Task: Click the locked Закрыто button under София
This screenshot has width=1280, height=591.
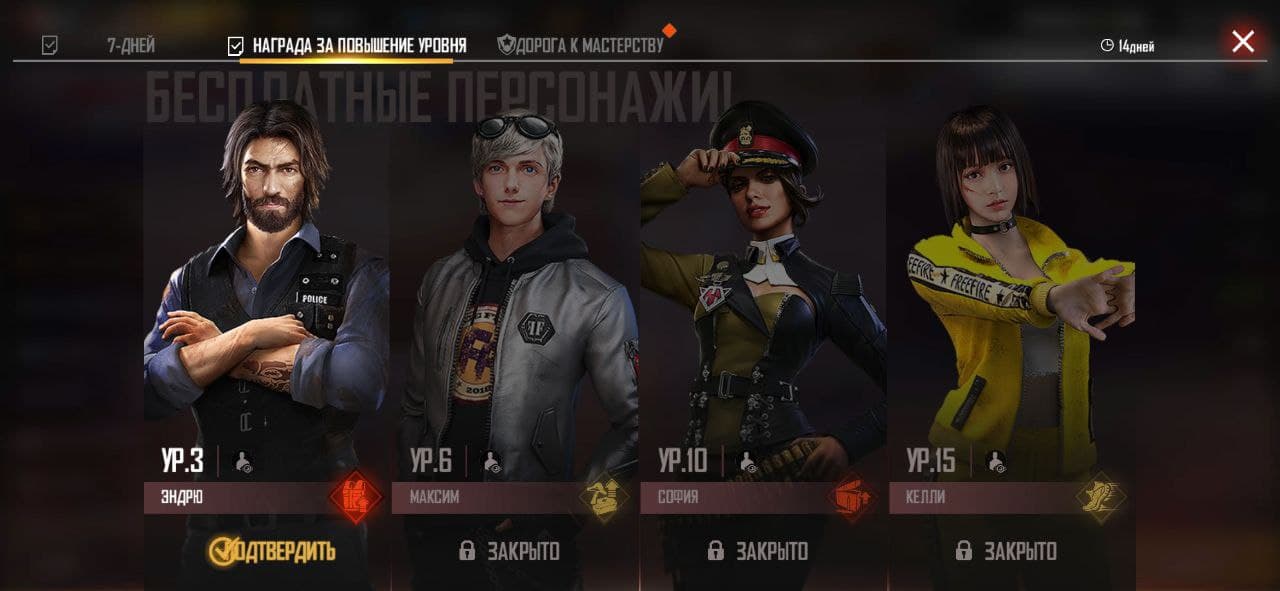Action: [x=758, y=551]
